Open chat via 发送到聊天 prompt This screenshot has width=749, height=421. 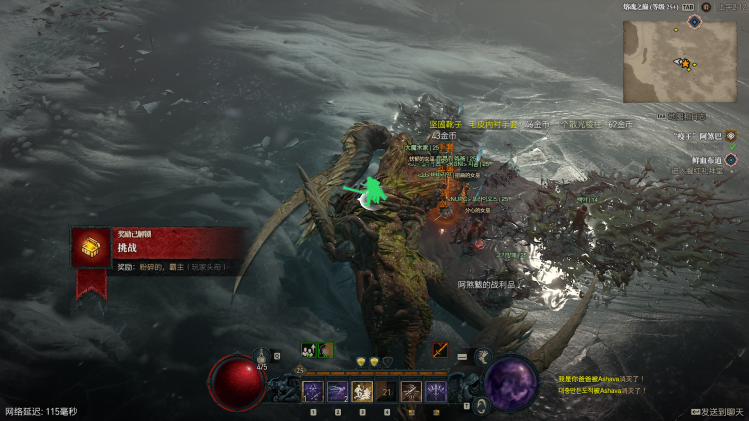(717, 411)
